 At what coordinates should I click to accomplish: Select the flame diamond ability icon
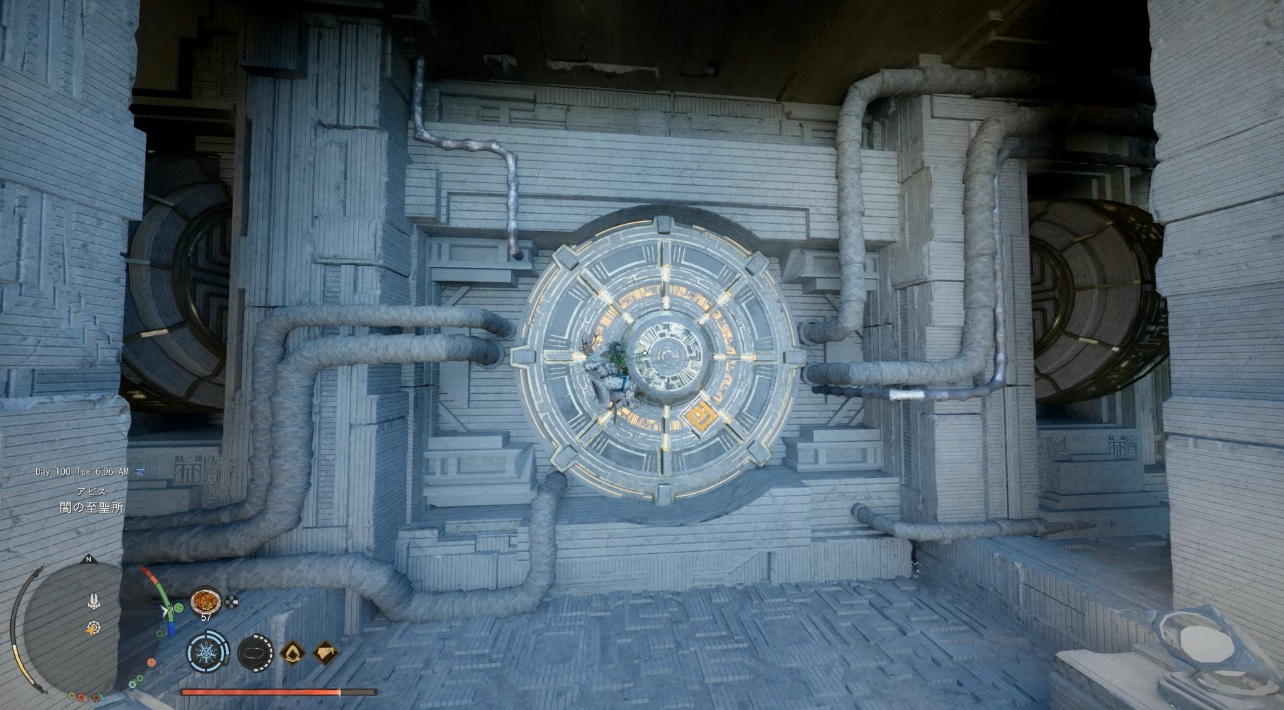294,653
